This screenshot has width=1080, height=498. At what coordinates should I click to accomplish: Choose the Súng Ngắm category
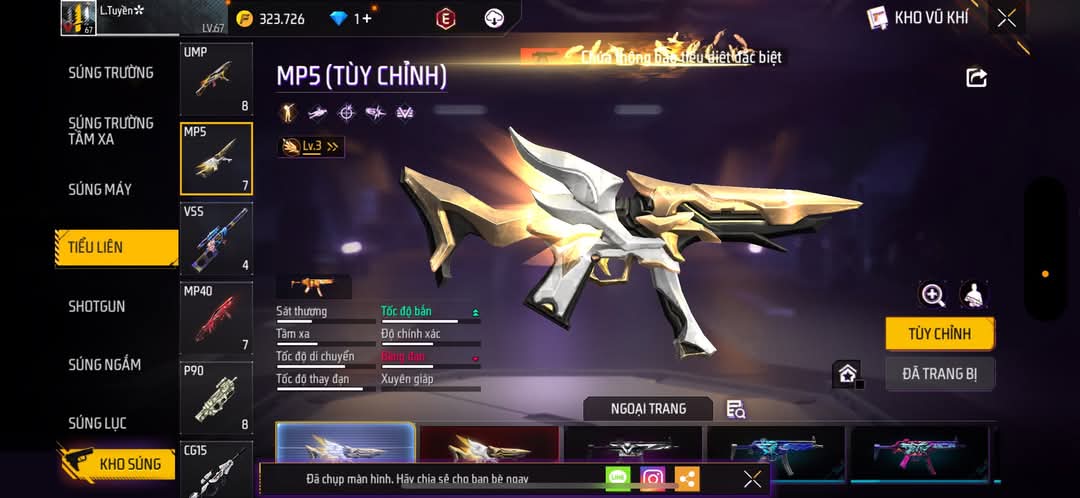pos(104,365)
